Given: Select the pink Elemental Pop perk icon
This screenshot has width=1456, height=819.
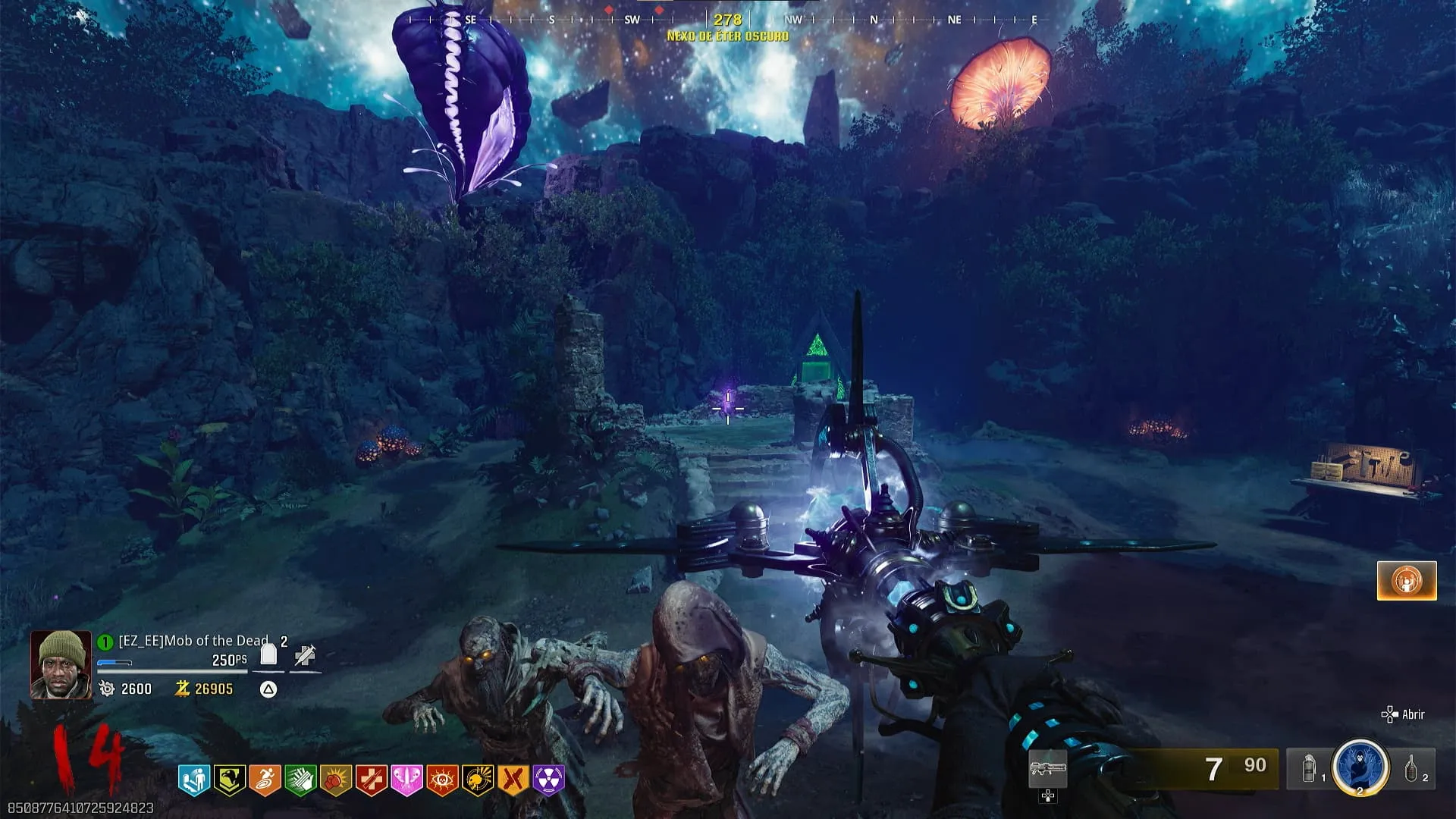Looking at the screenshot, I should coord(406,780).
